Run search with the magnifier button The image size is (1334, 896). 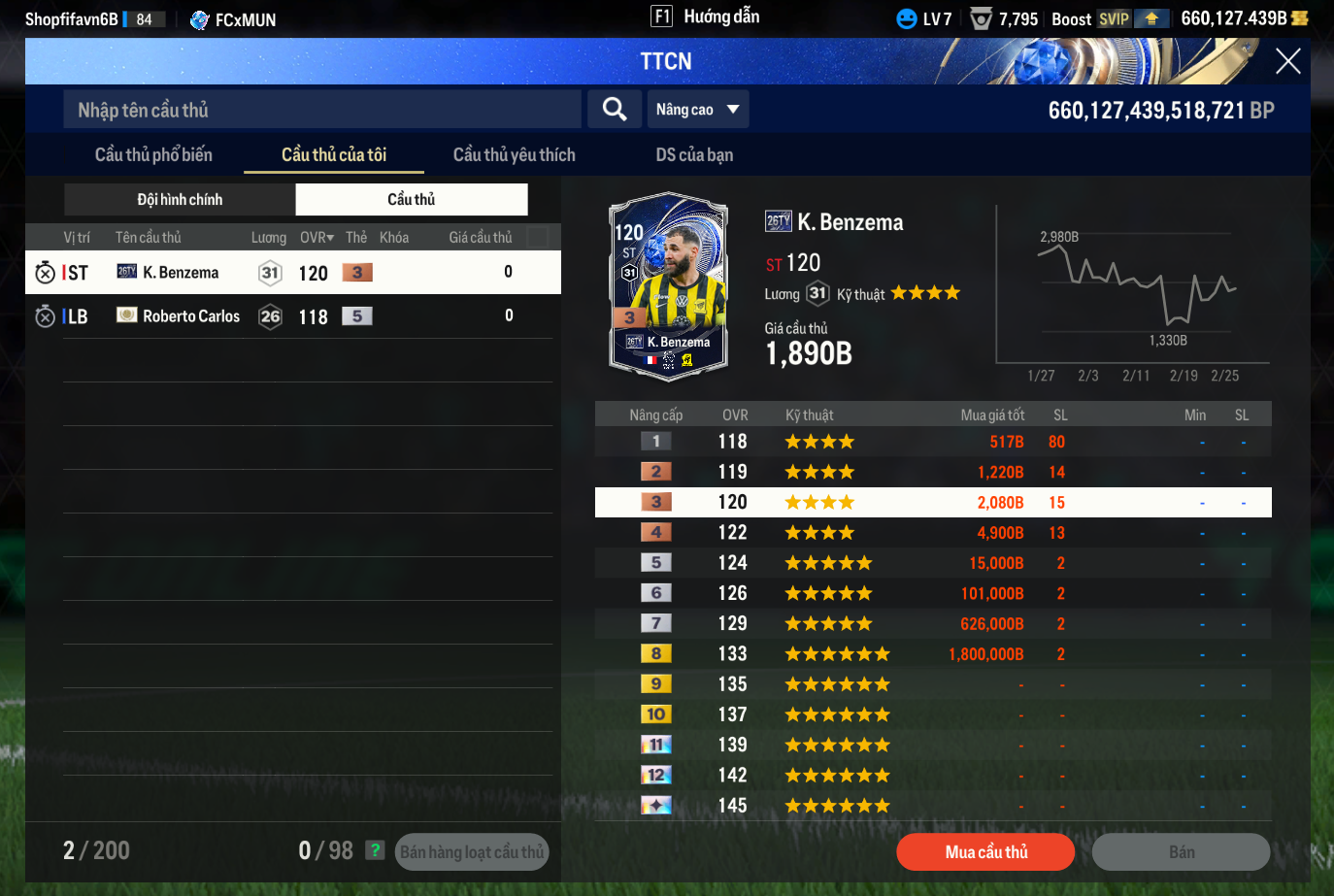pos(615,110)
